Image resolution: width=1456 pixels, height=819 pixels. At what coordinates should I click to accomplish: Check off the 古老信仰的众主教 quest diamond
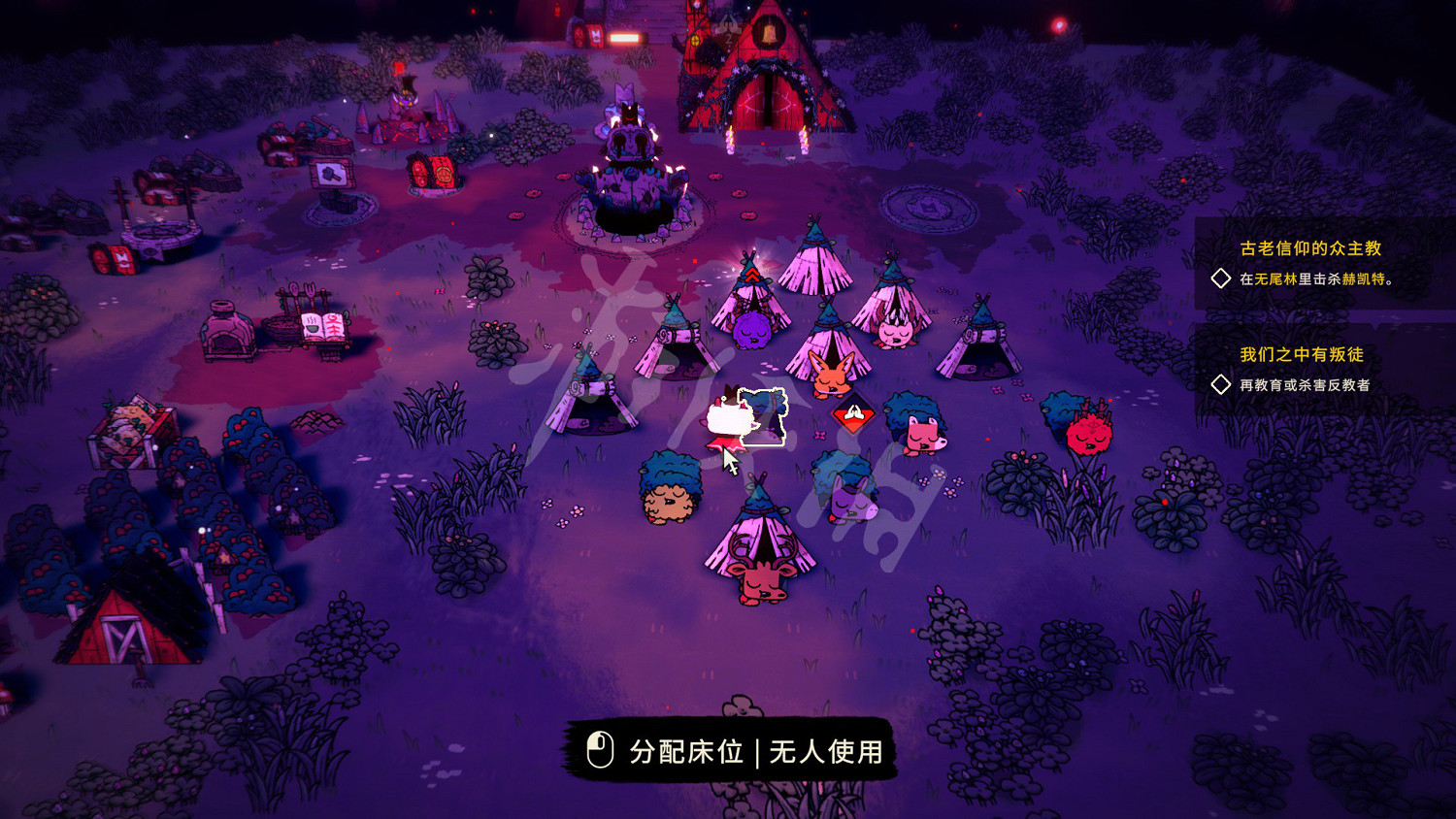pos(1221,278)
